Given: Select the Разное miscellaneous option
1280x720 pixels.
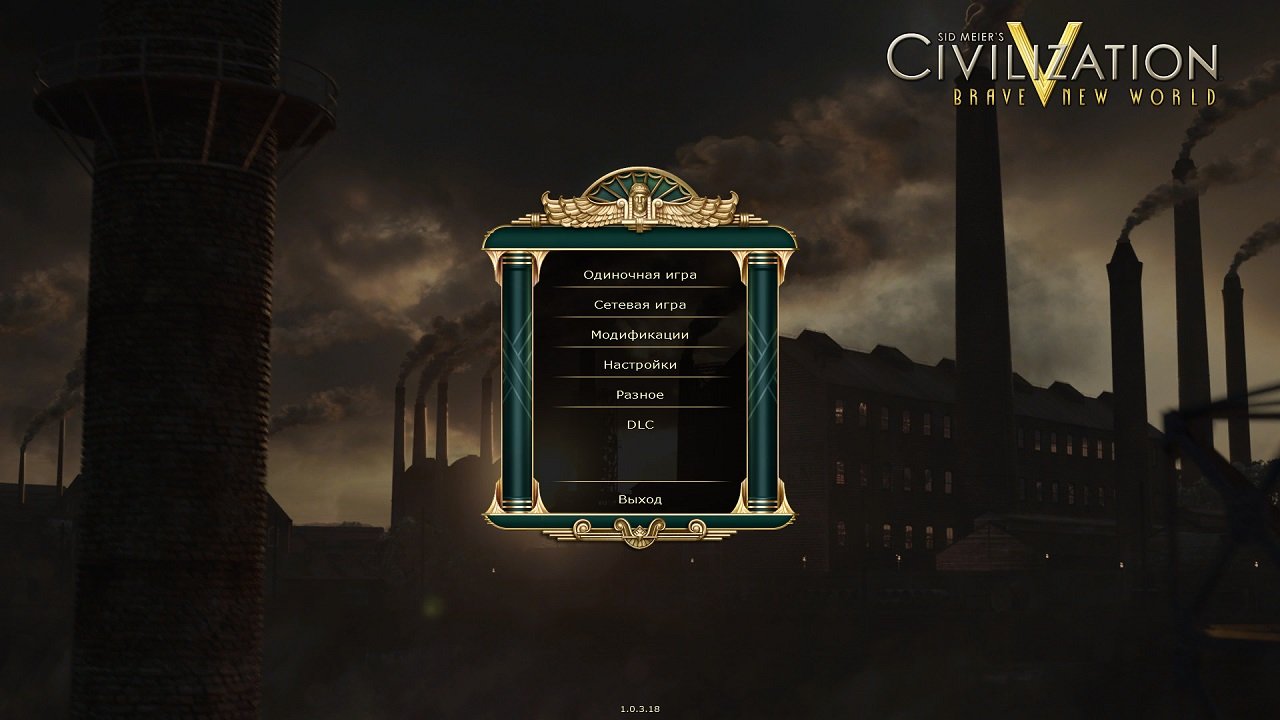Looking at the screenshot, I should pos(640,394).
